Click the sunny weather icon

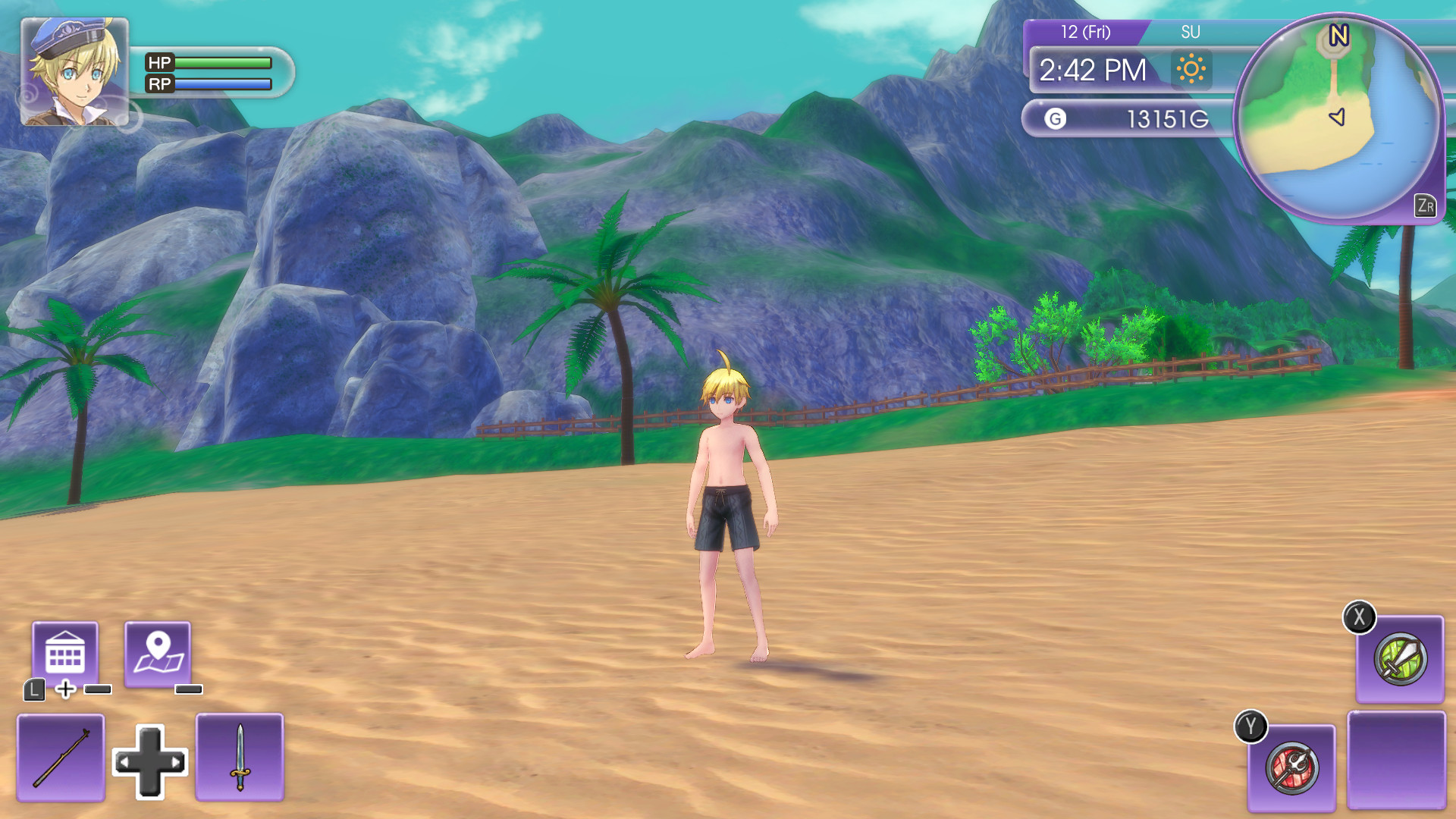(x=1190, y=70)
